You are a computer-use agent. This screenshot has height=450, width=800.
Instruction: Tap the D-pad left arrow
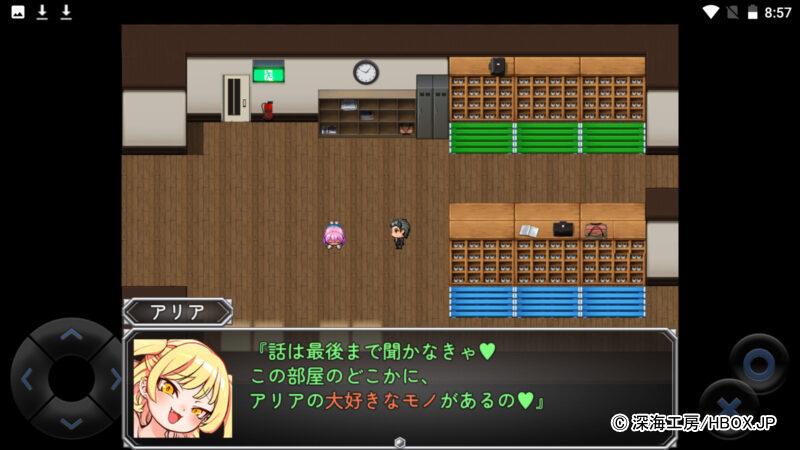click(27, 379)
